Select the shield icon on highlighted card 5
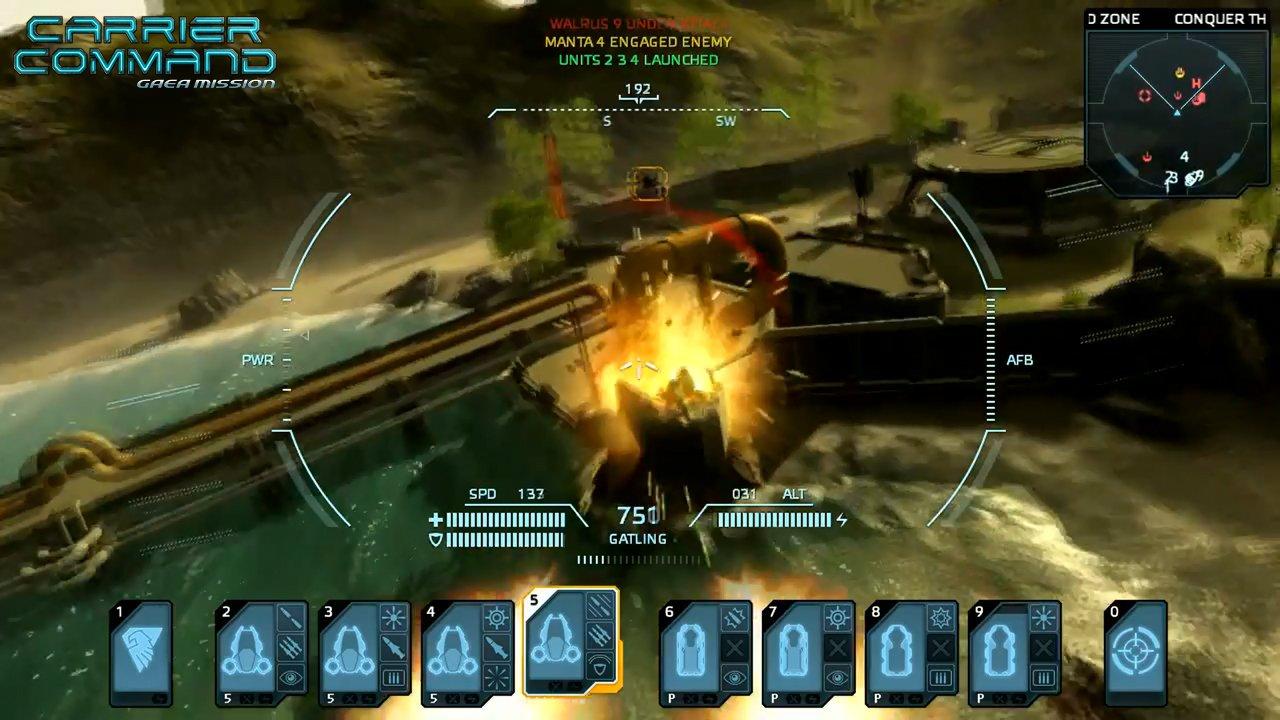Image resolution: width=1280 pixels, height=720 pixels. [x=601, y=665]
